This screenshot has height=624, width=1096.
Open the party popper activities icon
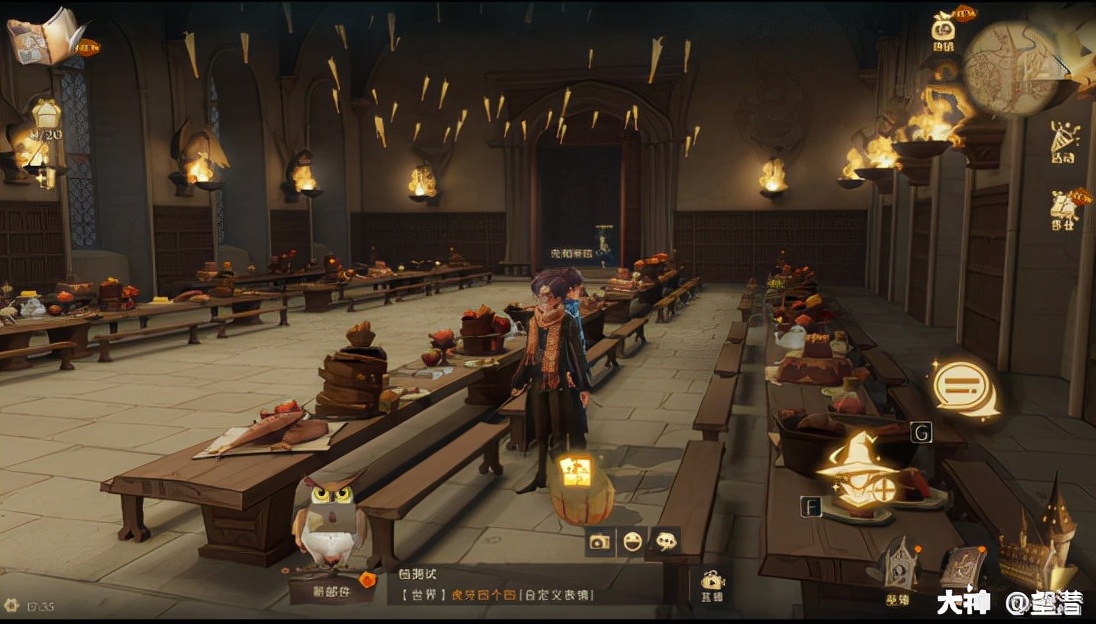[1064, 141]
